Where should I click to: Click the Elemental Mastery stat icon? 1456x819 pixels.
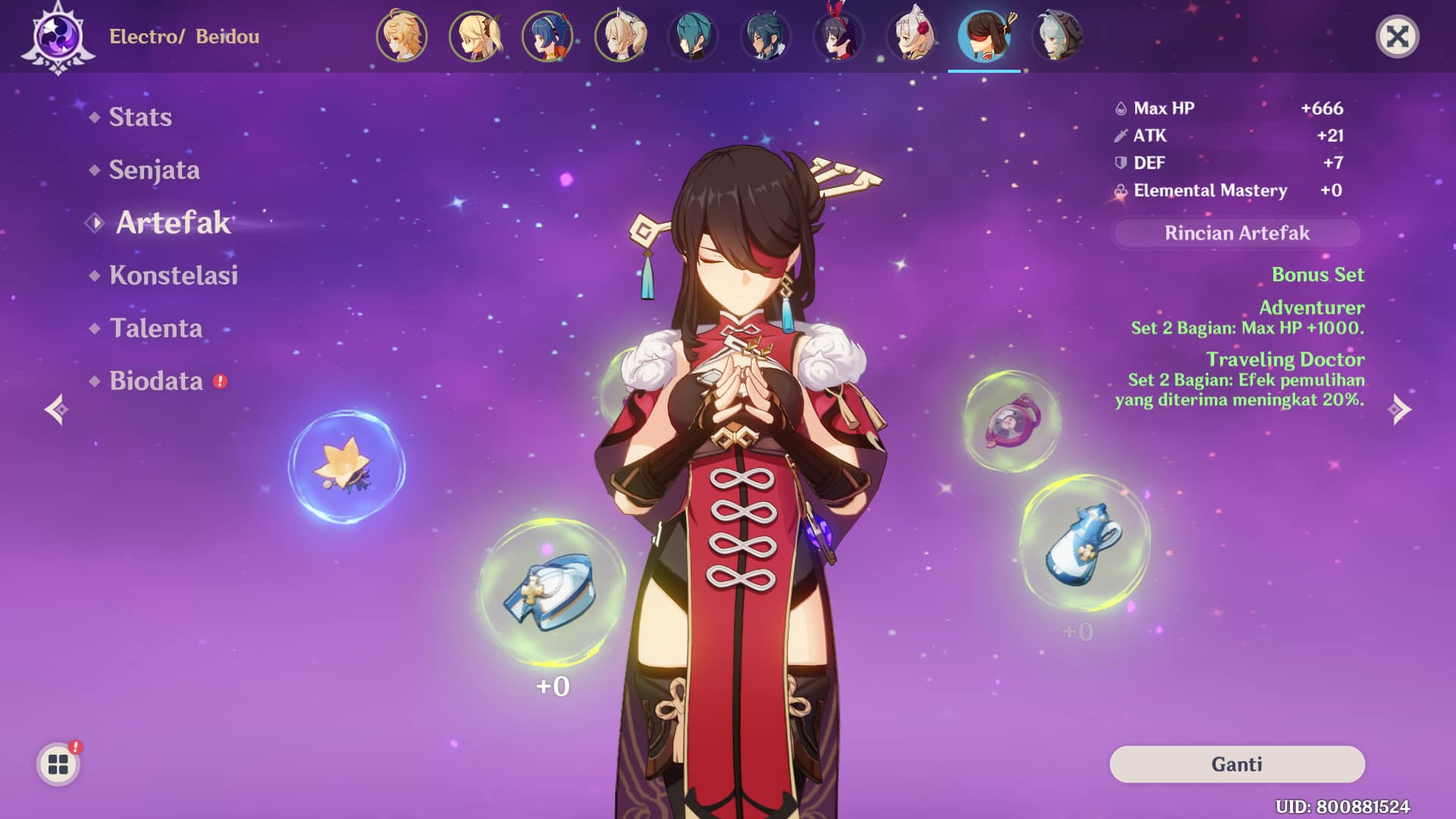click(1119, 190)
